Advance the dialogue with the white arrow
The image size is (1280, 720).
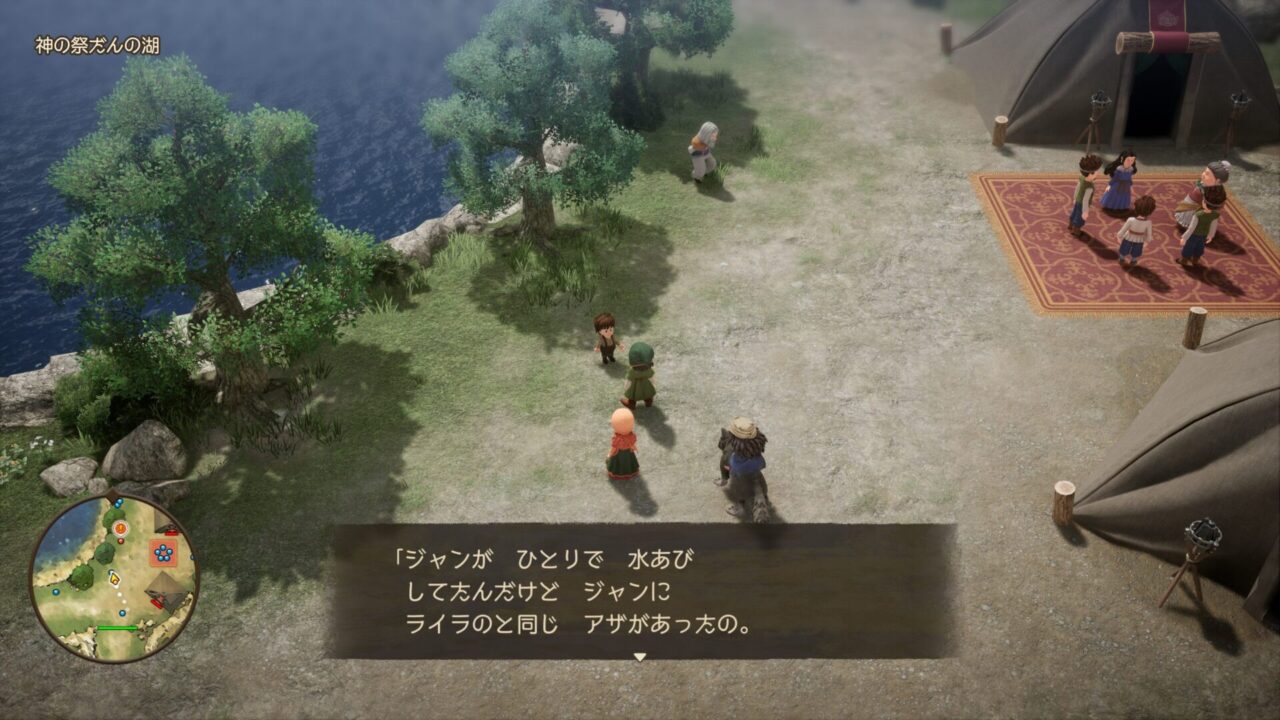pyautogui.click(x=640, y=657)
